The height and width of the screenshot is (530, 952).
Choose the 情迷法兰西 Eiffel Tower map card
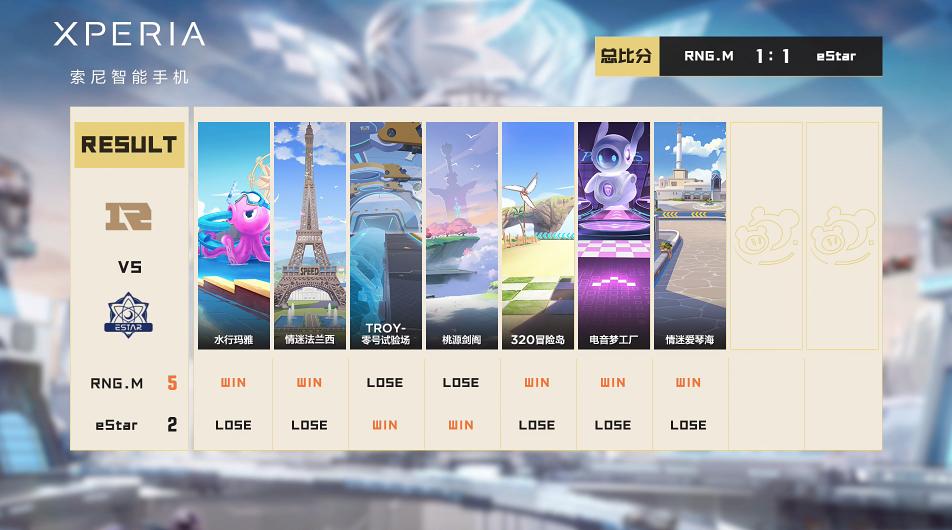click(310, 235)
